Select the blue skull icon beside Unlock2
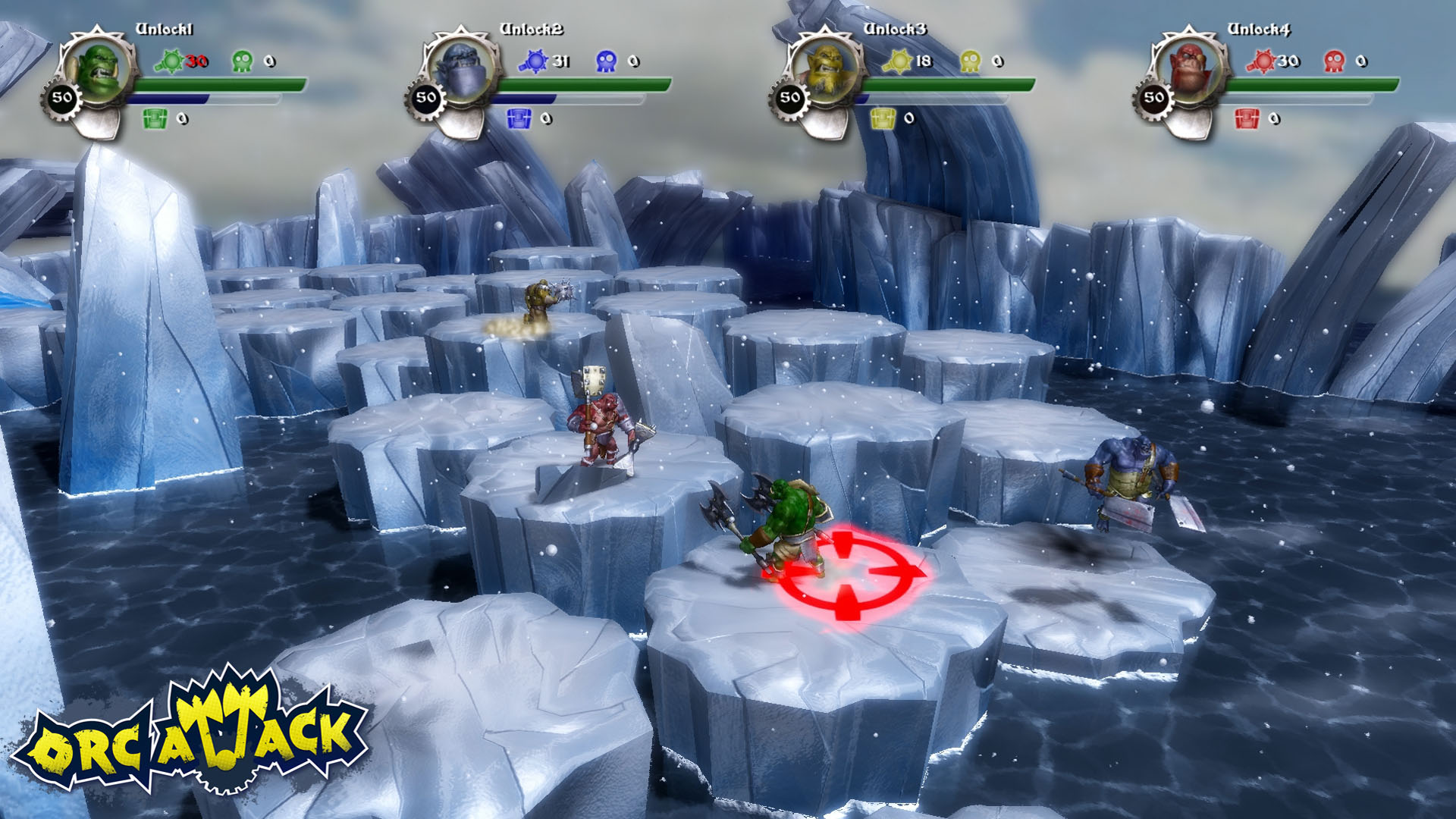Screen dimensions: 1456x819 point(607,59)
